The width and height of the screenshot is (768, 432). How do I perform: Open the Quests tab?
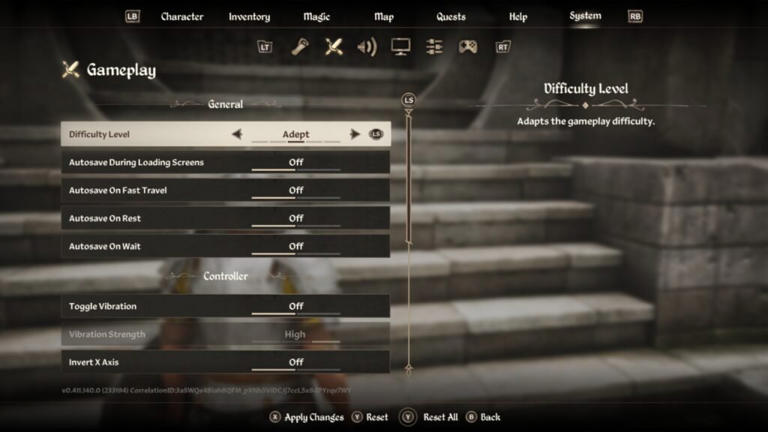coord(451,17)
